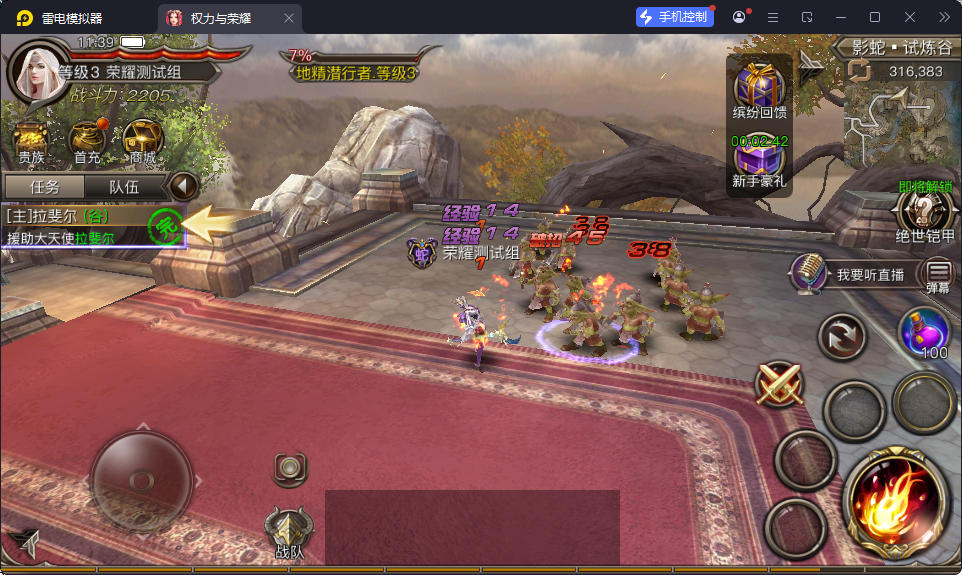The height and width of the screenshot is (575, 962).
Task: Open the 首充 first recharge offer
Action: (x=87, y=141)
